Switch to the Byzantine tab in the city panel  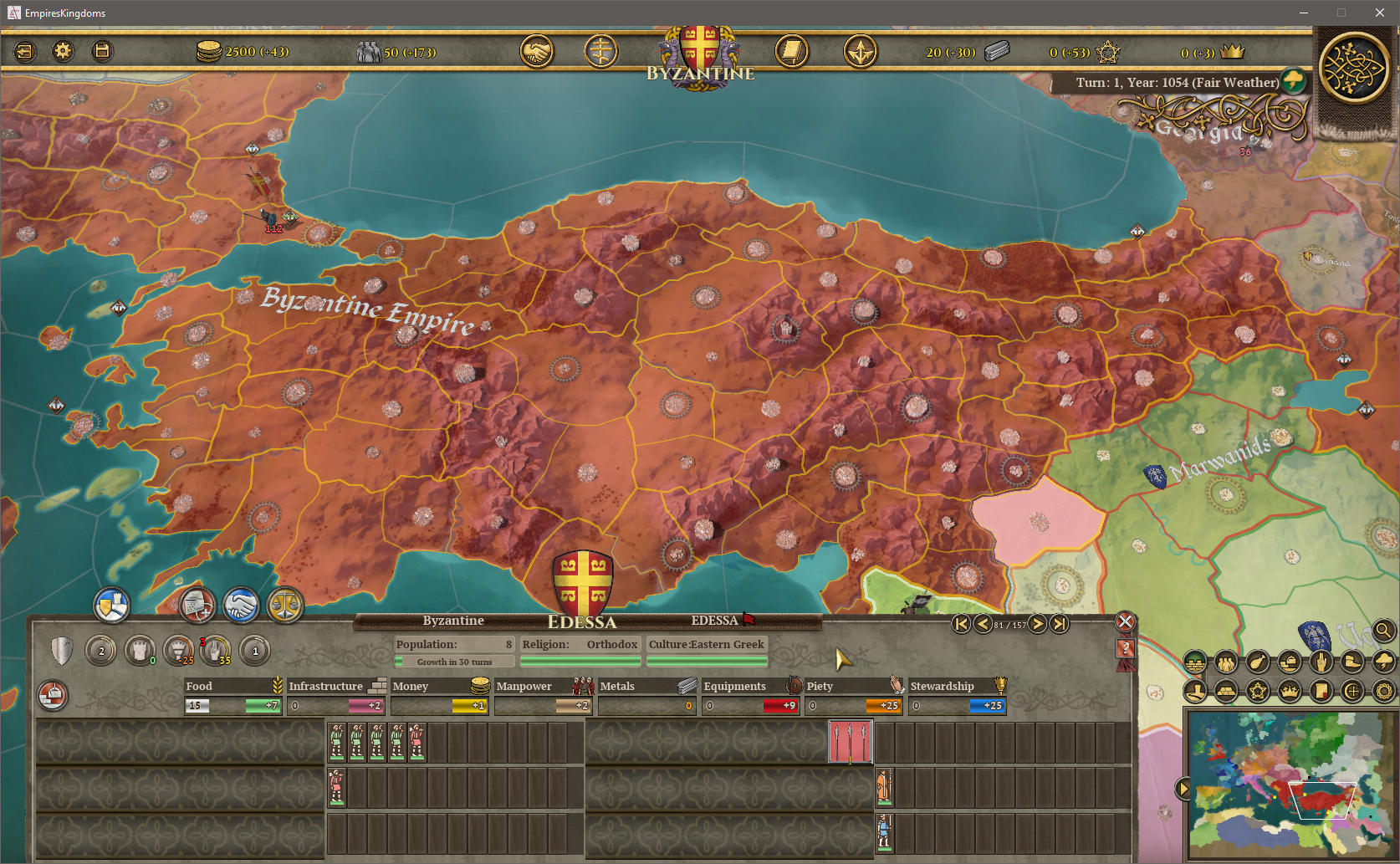point(452,621)
